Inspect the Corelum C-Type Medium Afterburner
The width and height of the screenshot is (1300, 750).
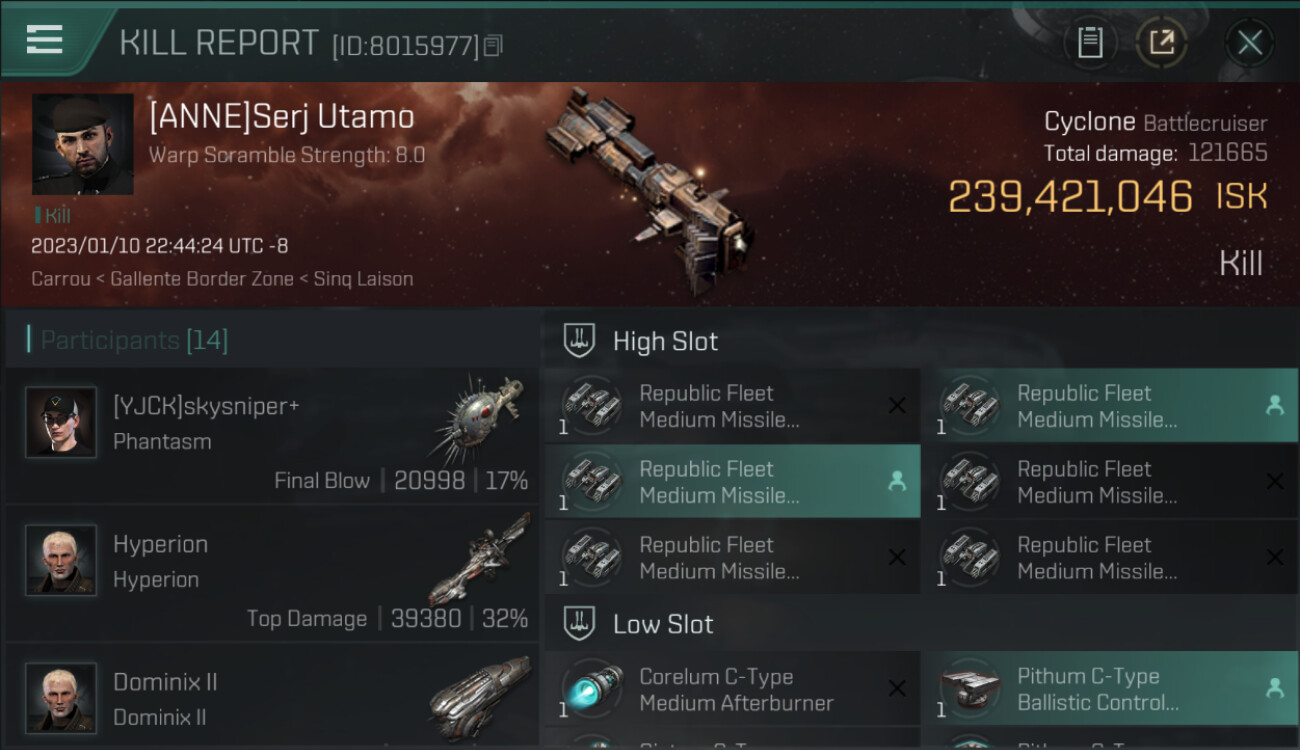click(x=731, y=689)
